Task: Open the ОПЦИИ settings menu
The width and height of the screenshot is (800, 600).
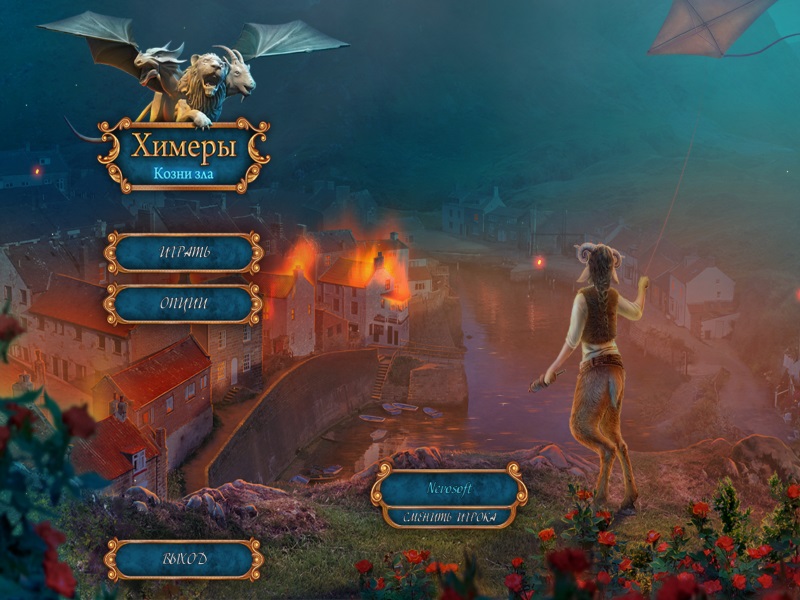Action: tap(184, 304)
